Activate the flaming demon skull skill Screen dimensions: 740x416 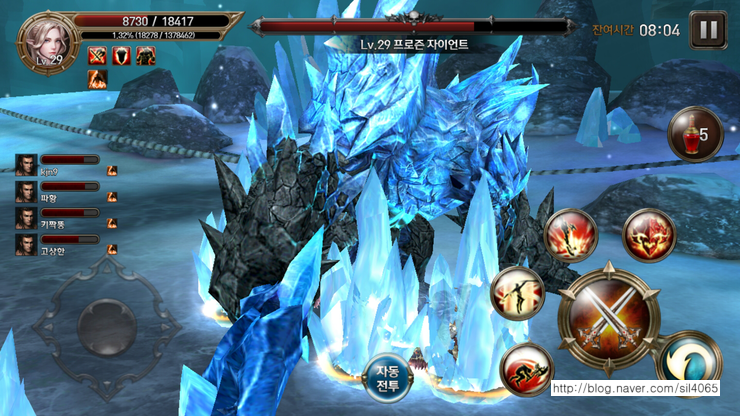pos(649,236)
